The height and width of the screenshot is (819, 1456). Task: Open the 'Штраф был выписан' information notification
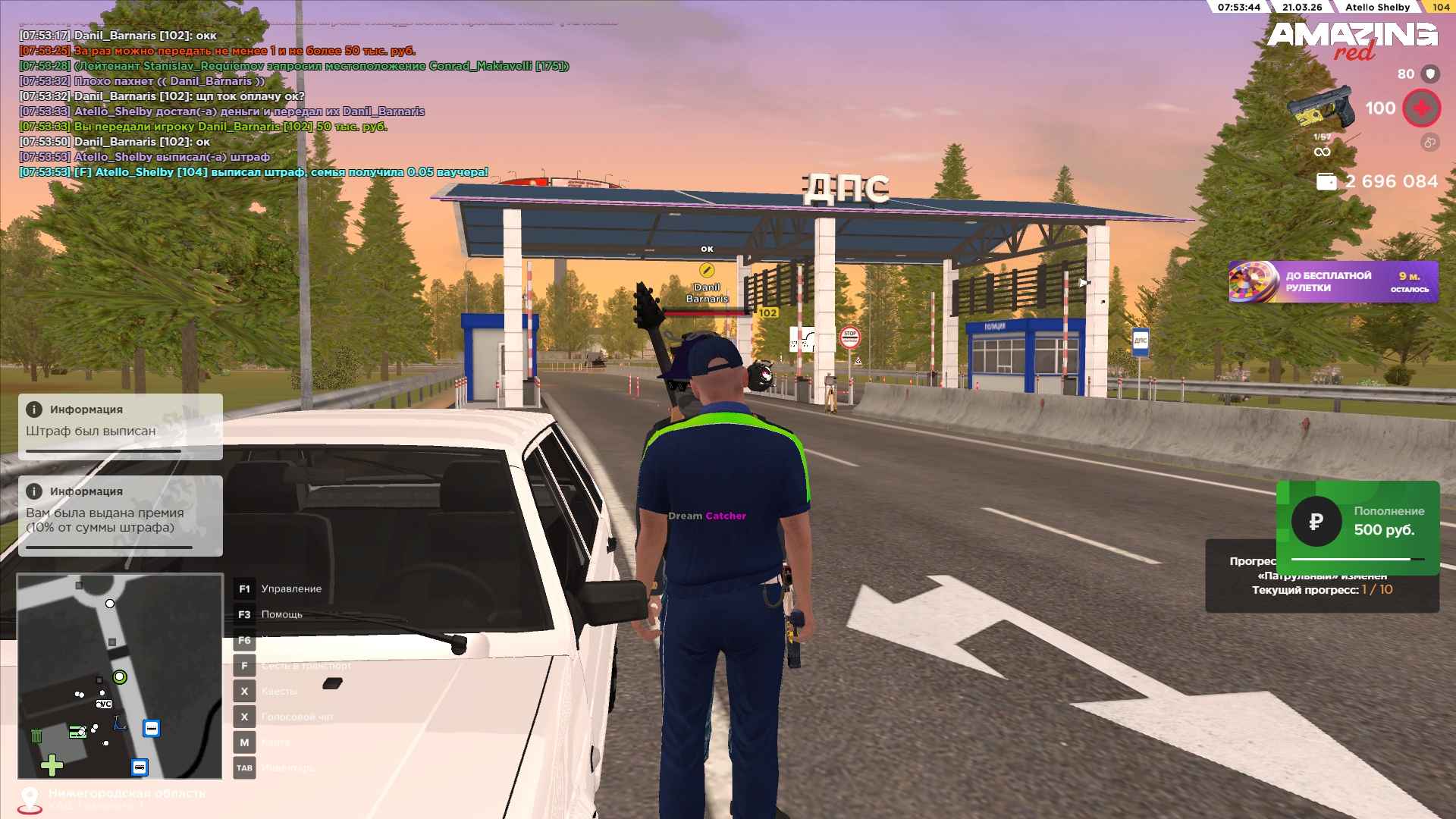tap(121, 426)
